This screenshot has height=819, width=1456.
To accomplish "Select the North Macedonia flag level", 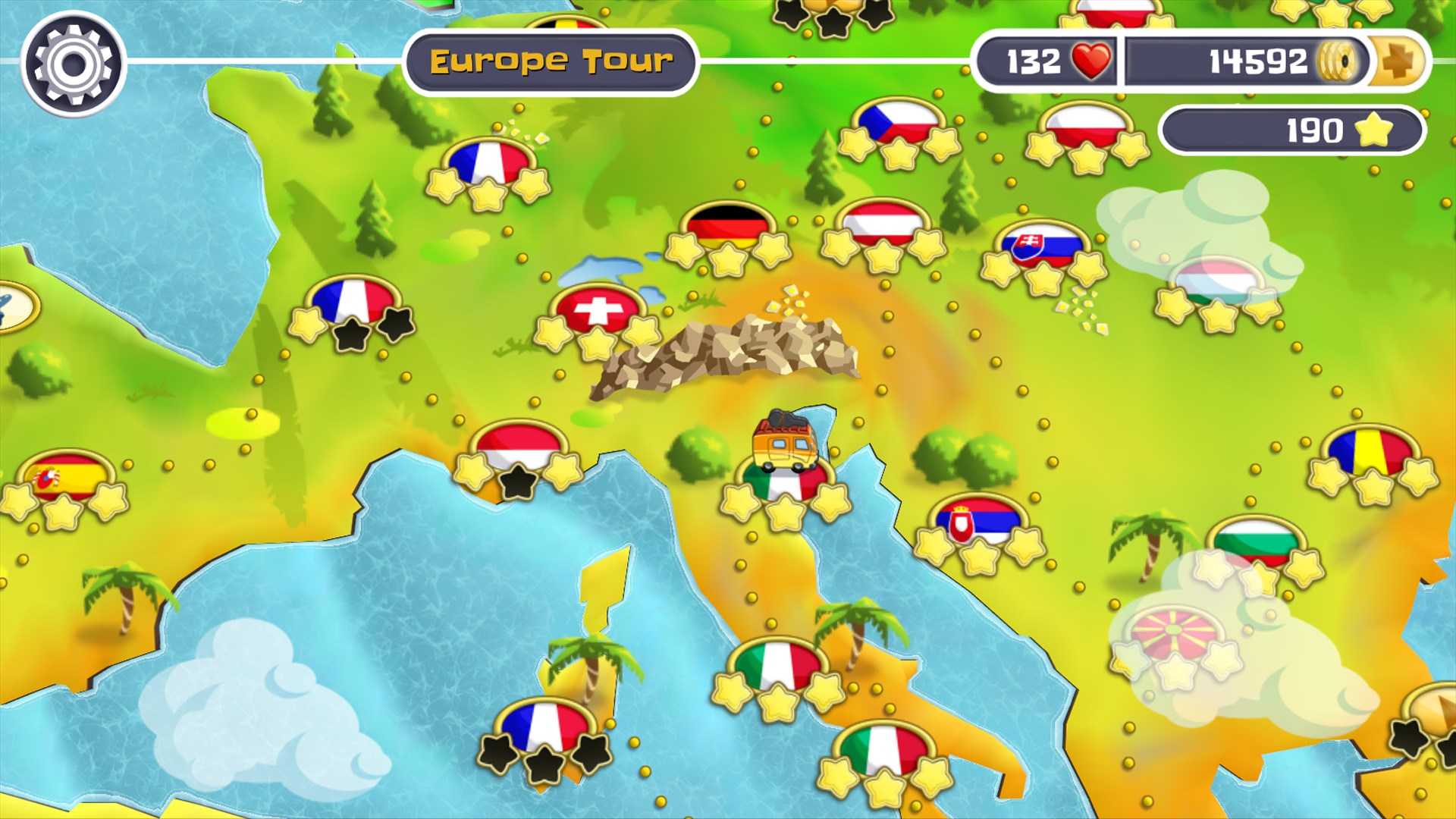I will [1175, 634].
